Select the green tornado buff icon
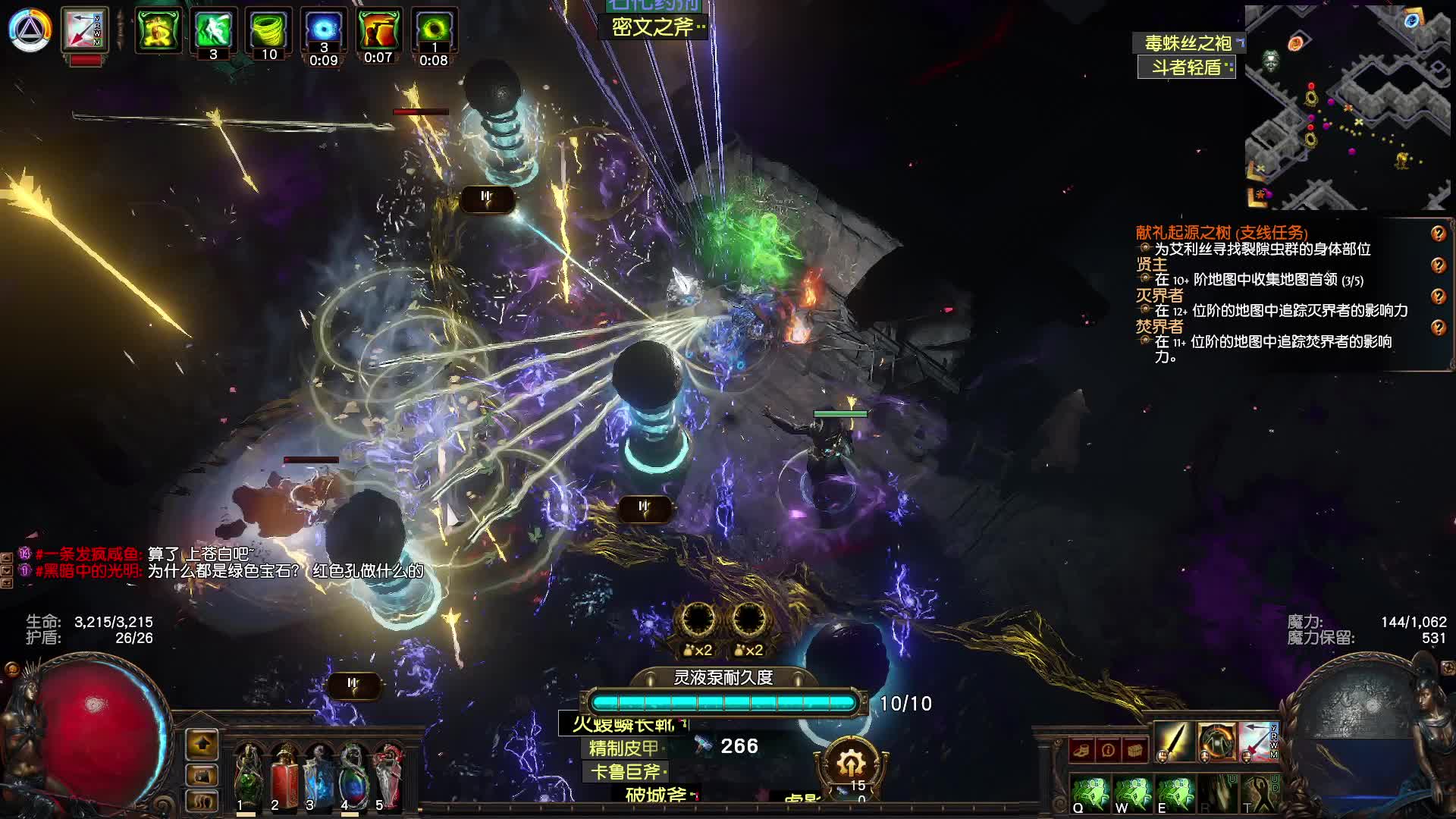1456x819 pixels. (268, 29)
